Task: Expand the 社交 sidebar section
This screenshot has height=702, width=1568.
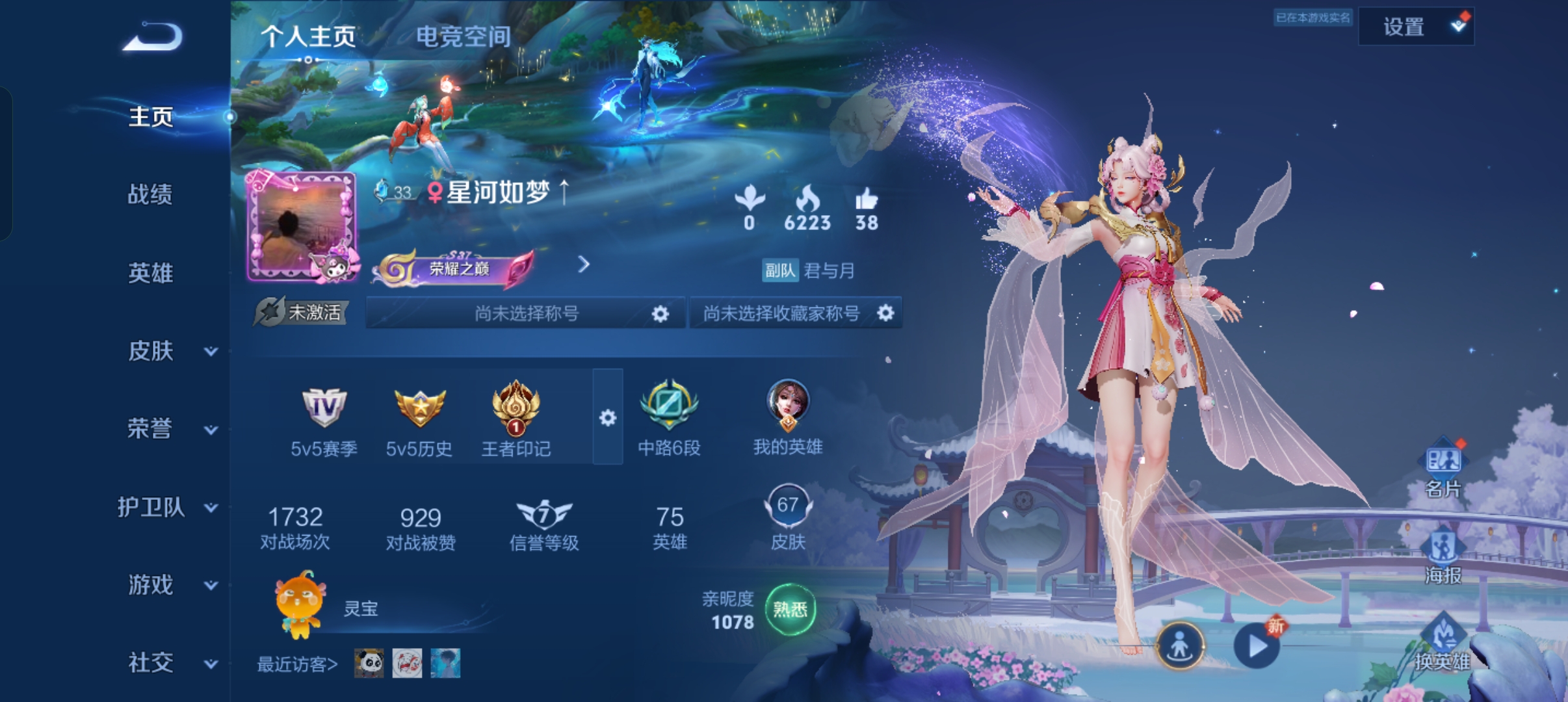Action: point(170,663)
